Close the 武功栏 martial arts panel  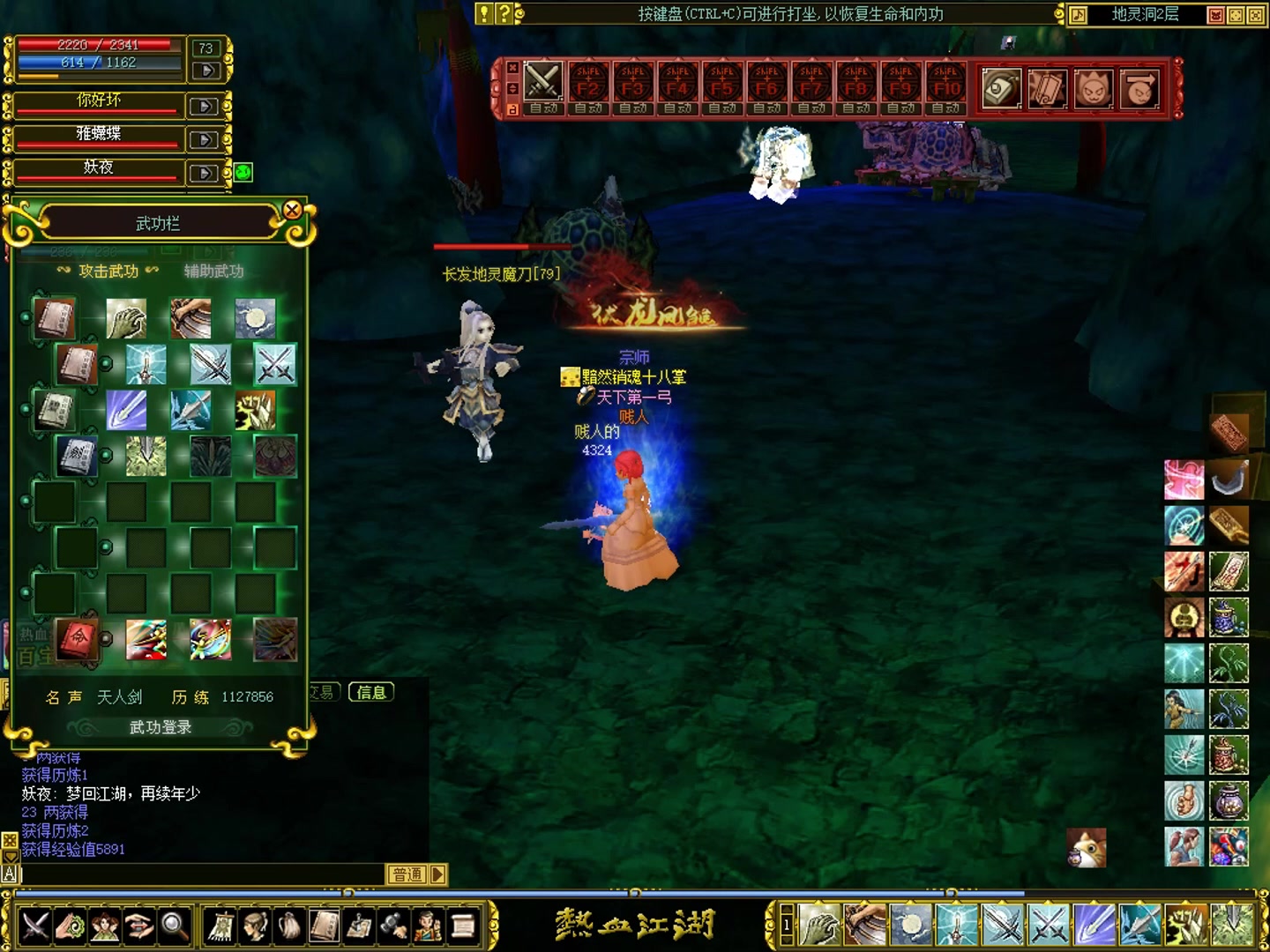click(x=292, y=210)
